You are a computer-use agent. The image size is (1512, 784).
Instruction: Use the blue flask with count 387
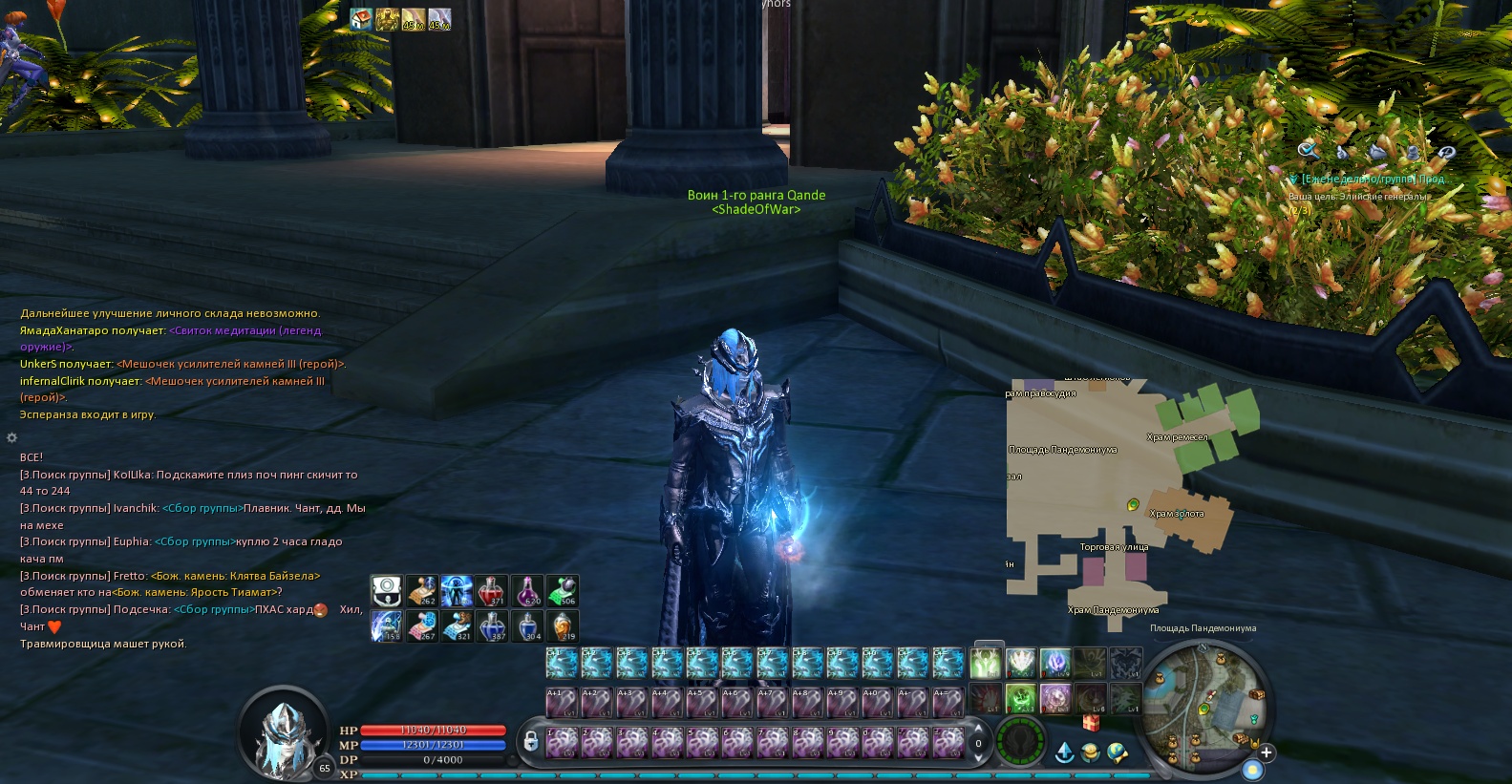[x=492, y=626]
